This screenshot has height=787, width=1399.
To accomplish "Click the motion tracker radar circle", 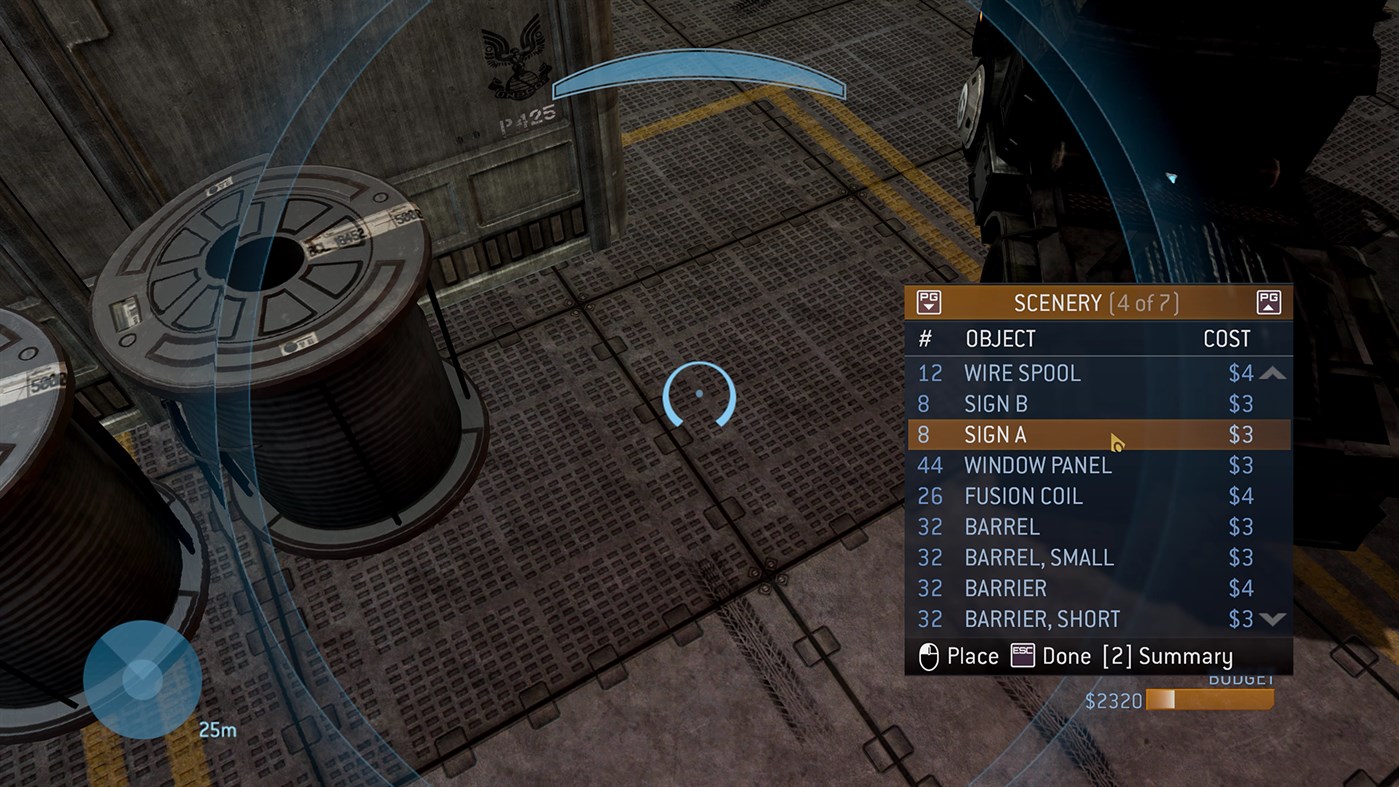I will pos(142,680).
